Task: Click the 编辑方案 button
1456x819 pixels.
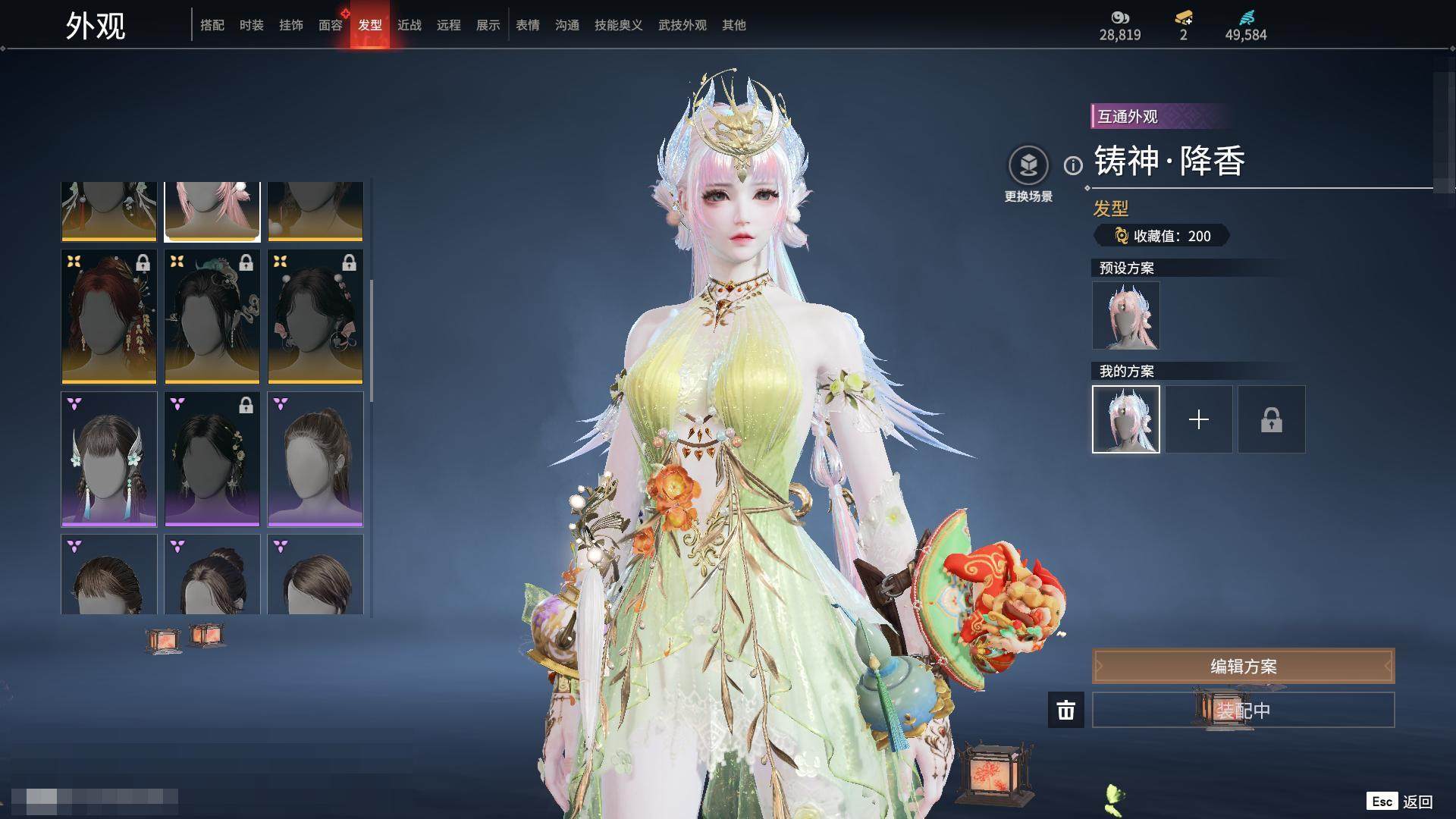Action: [1244, 667]
